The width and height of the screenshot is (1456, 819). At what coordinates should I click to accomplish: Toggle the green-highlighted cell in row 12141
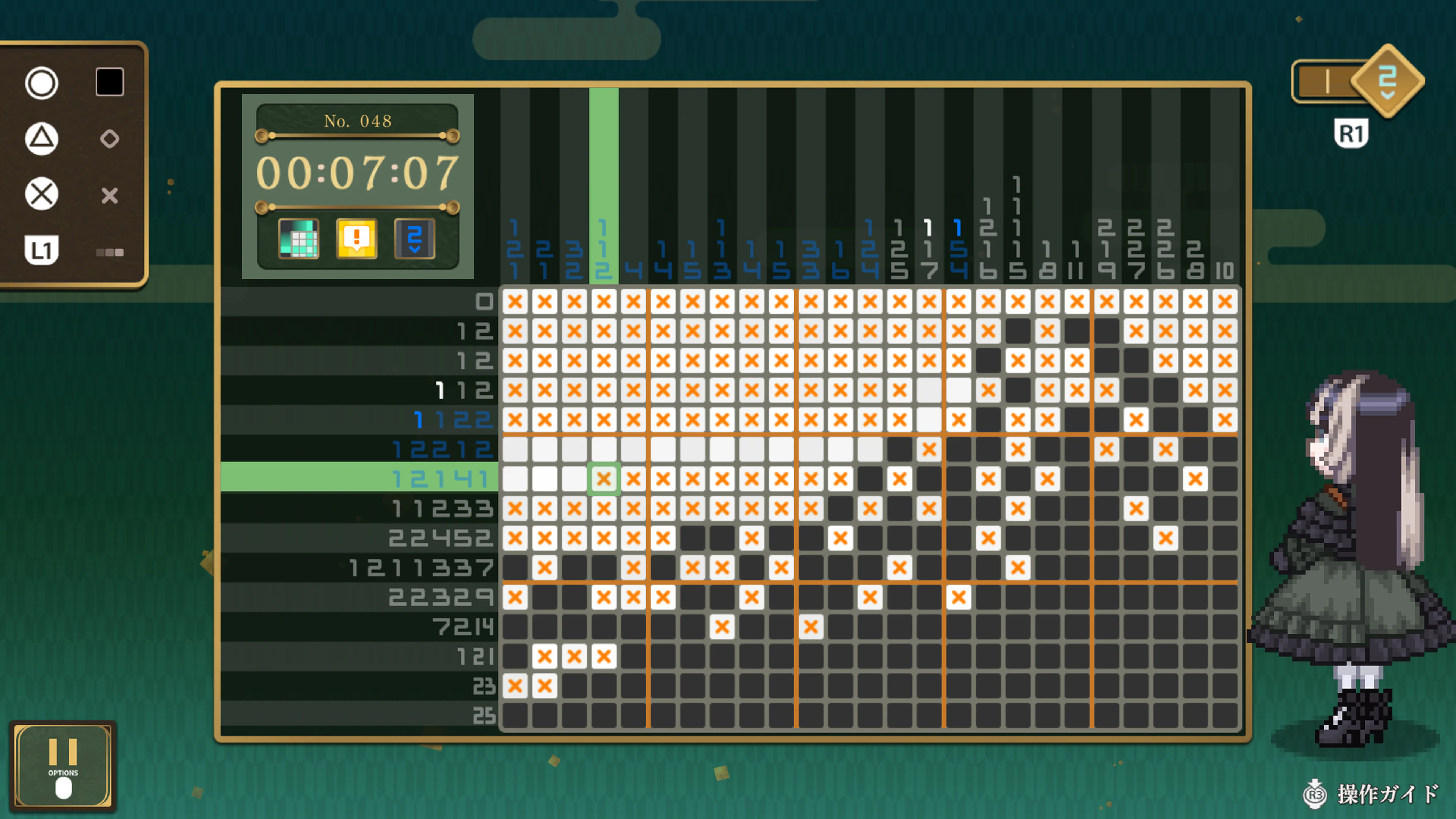(603, 479)
